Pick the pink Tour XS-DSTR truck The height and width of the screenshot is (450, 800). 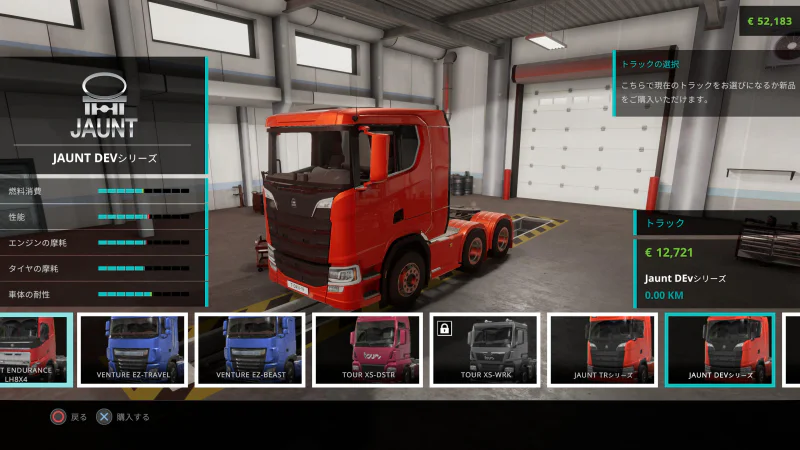[x=367, y=349]
